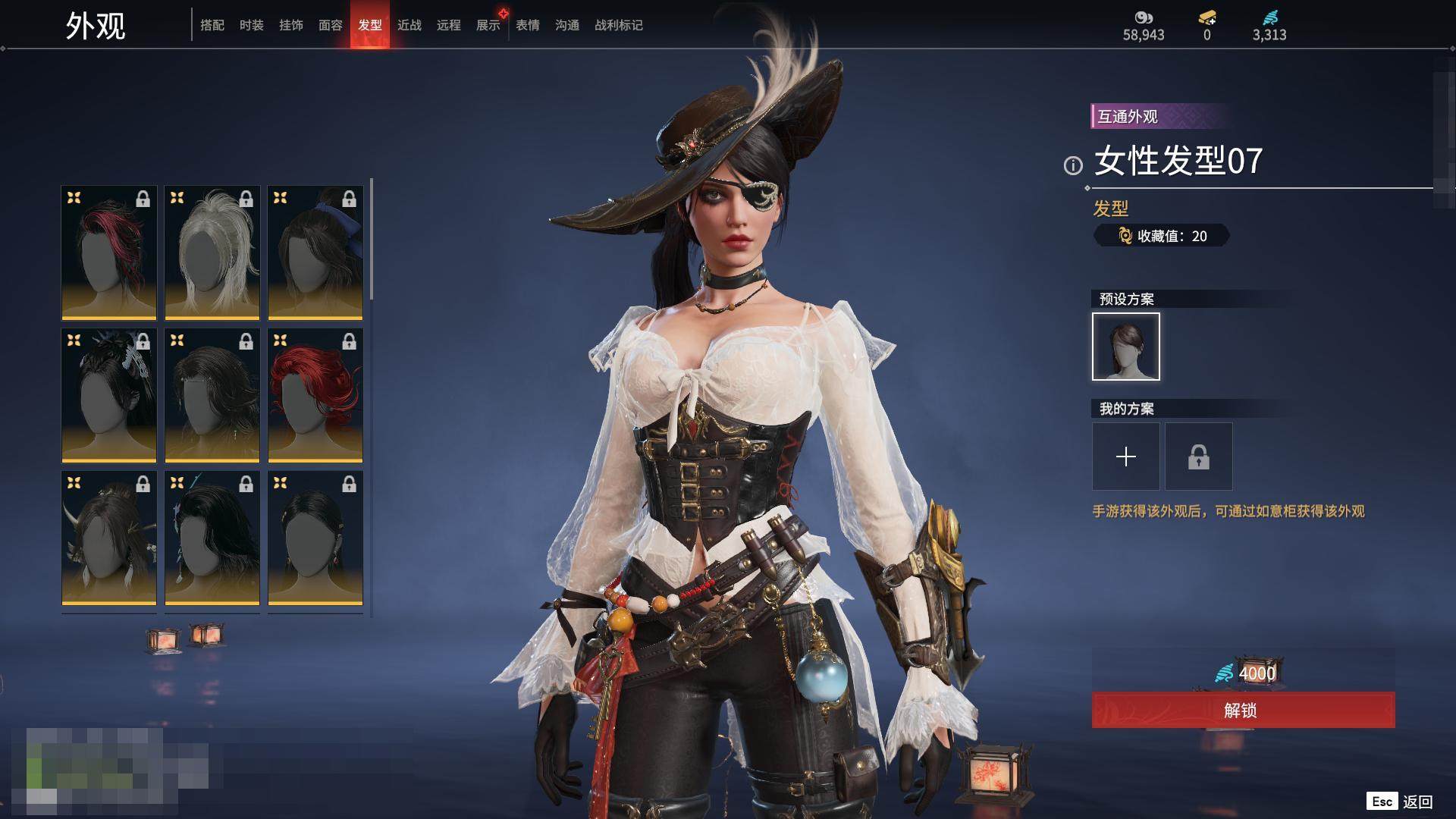Go to the 面容 tab
1456x819 pixels.
(331, 25)
